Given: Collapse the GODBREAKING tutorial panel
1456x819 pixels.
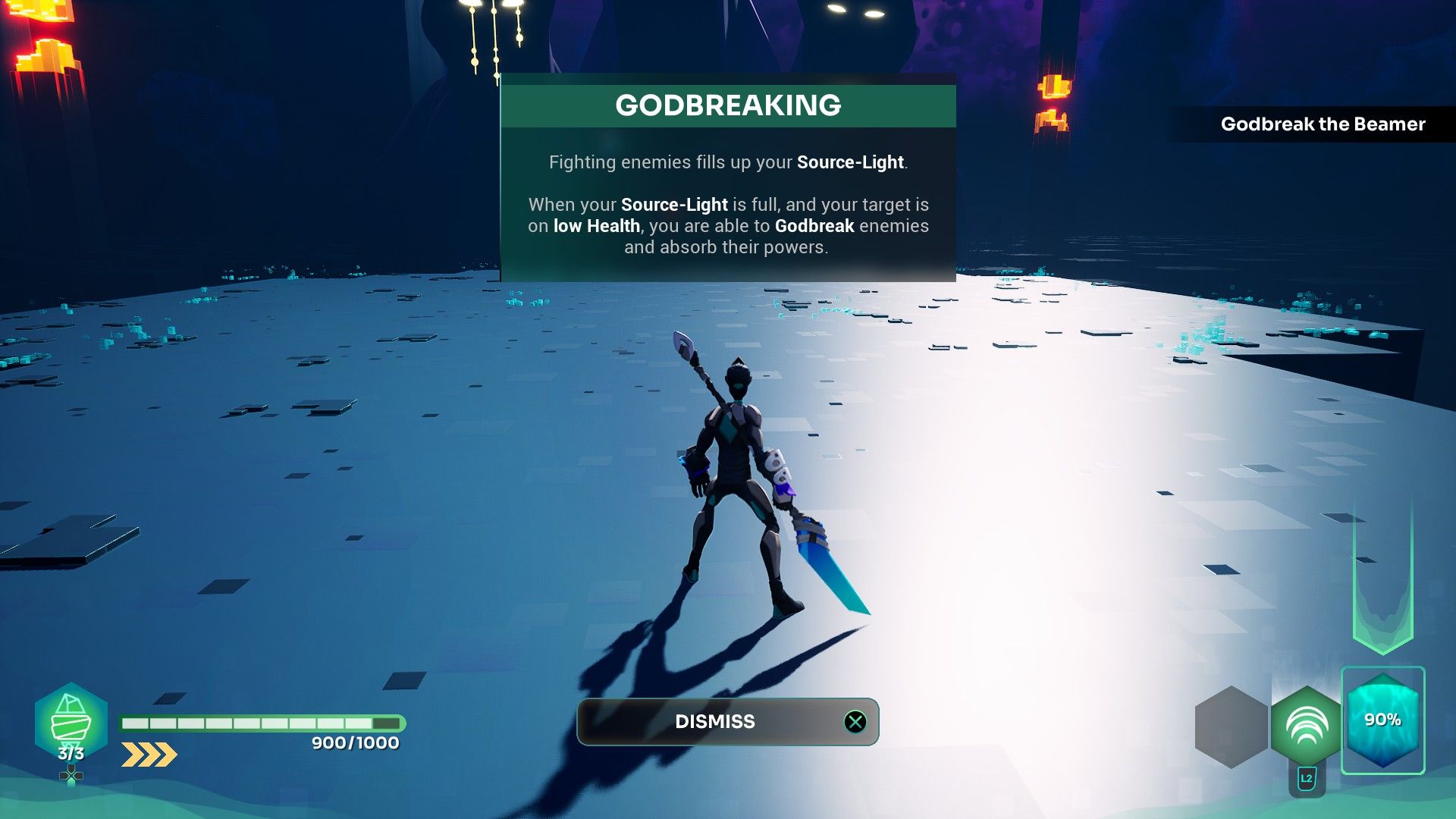Looking at the screenshot, I should tap(727, 721).
